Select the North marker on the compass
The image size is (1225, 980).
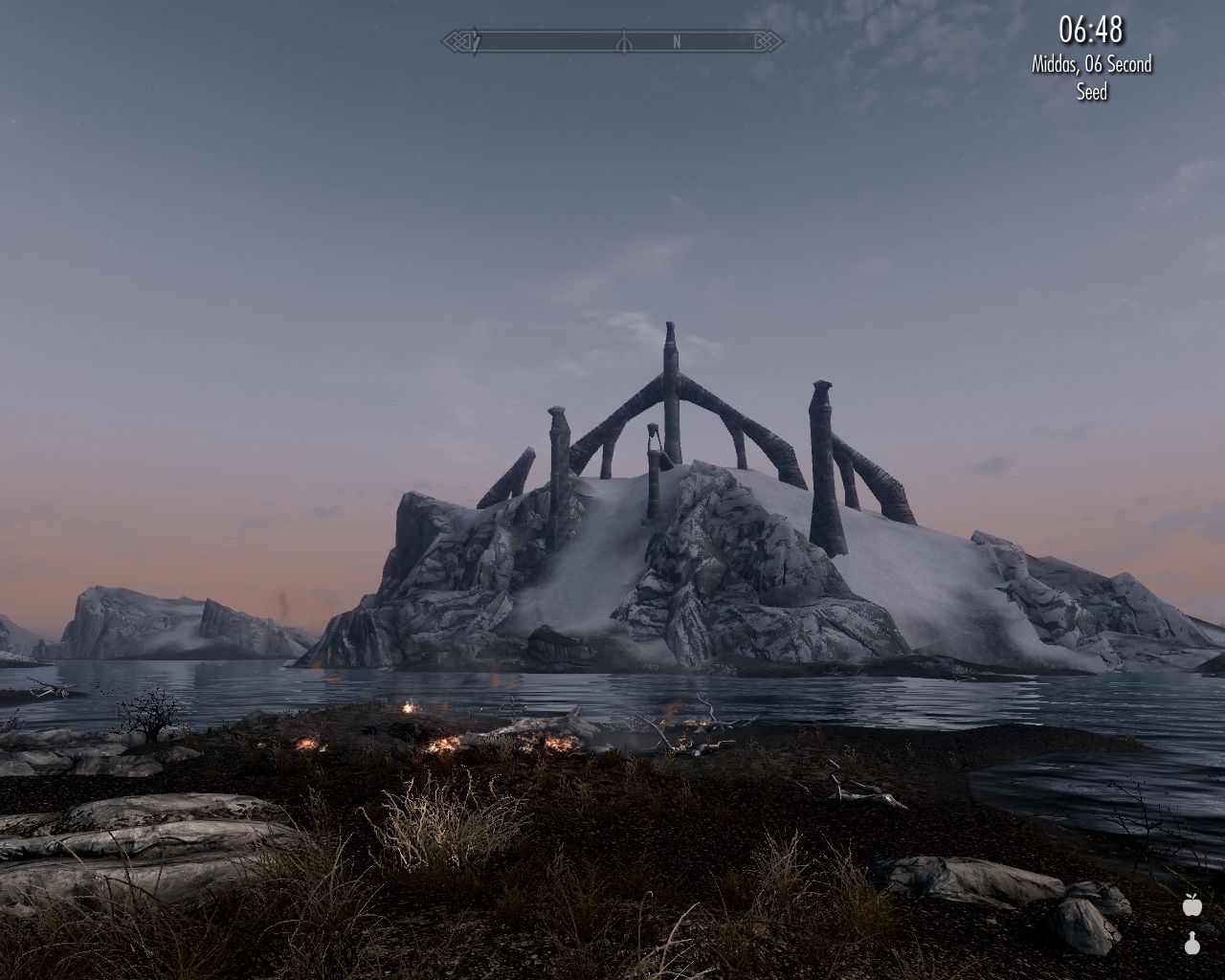tap(677, 42)
